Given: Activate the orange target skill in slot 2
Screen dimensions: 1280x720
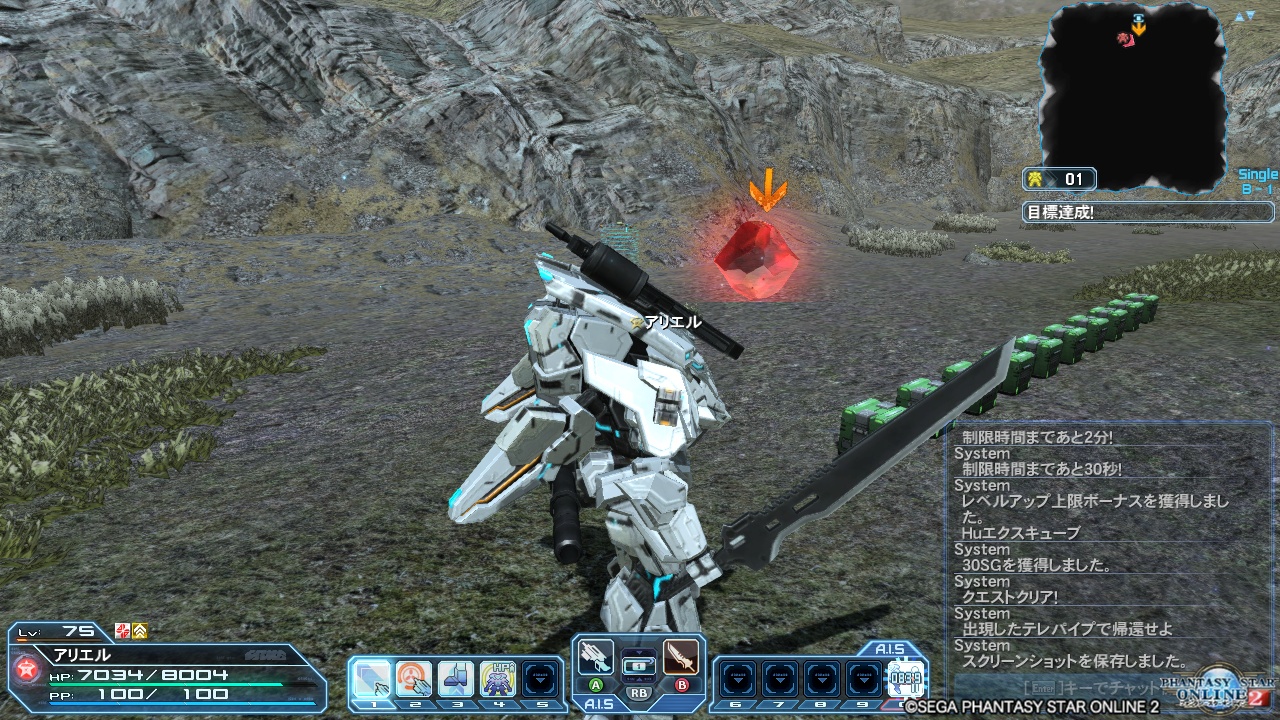Looking at the screenshot, I should (x=413, y=680).
